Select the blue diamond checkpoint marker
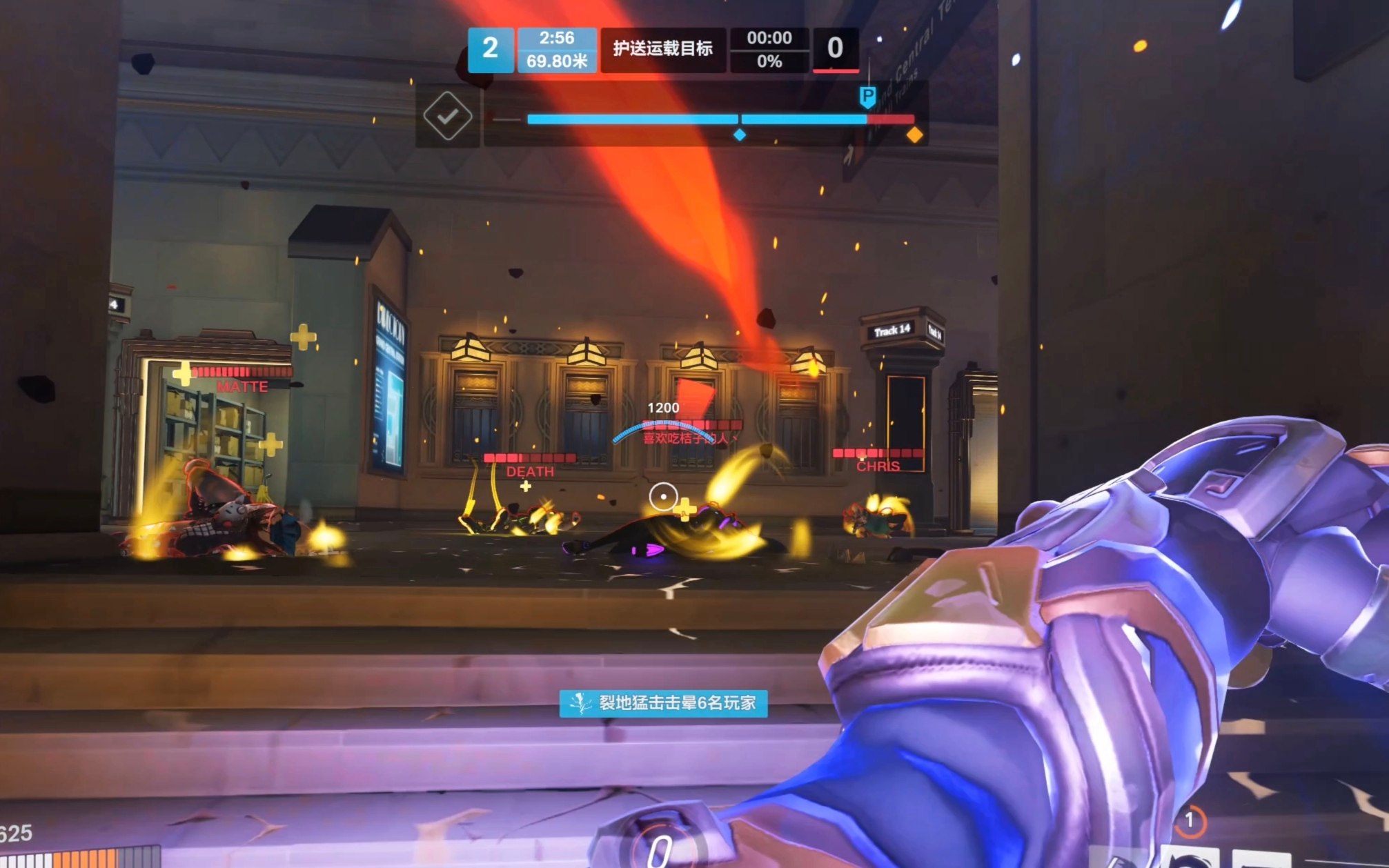This screenshot has width=1389, height=868. click(740, 135)
